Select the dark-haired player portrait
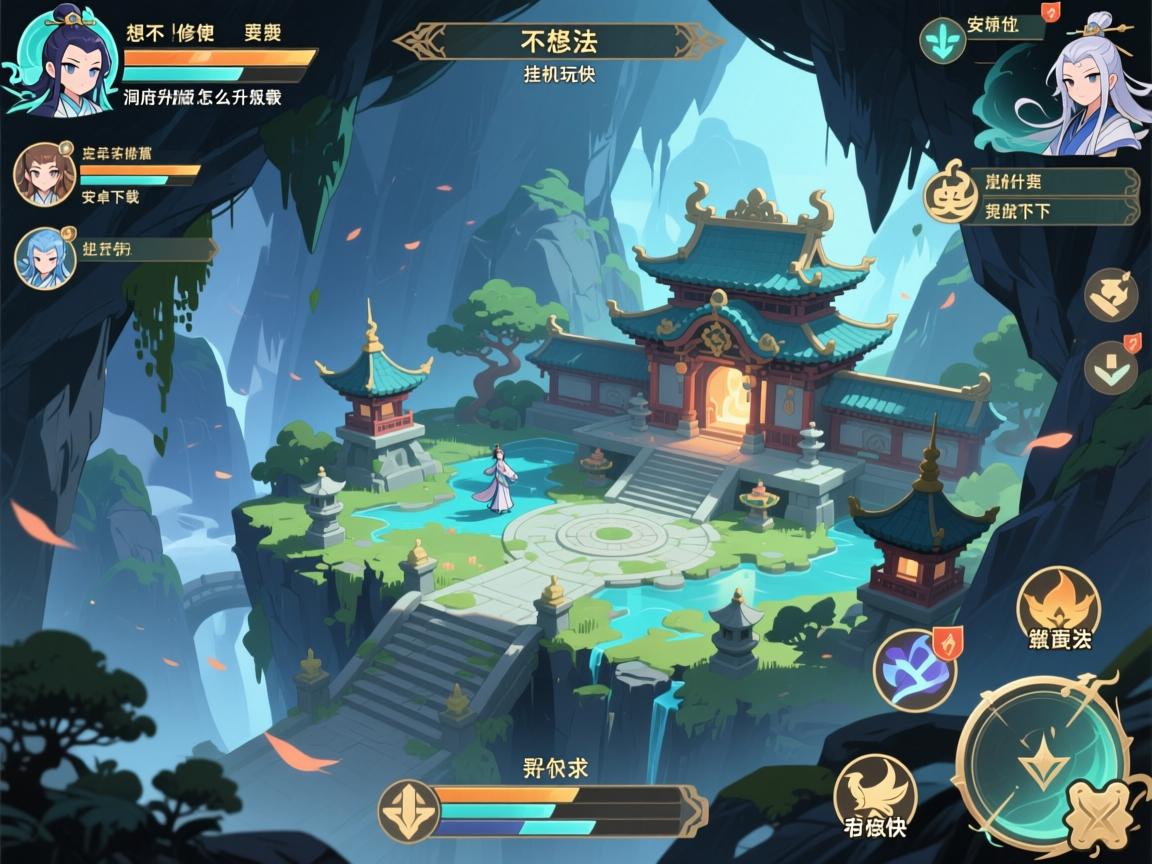 click(x=60, y=62)
